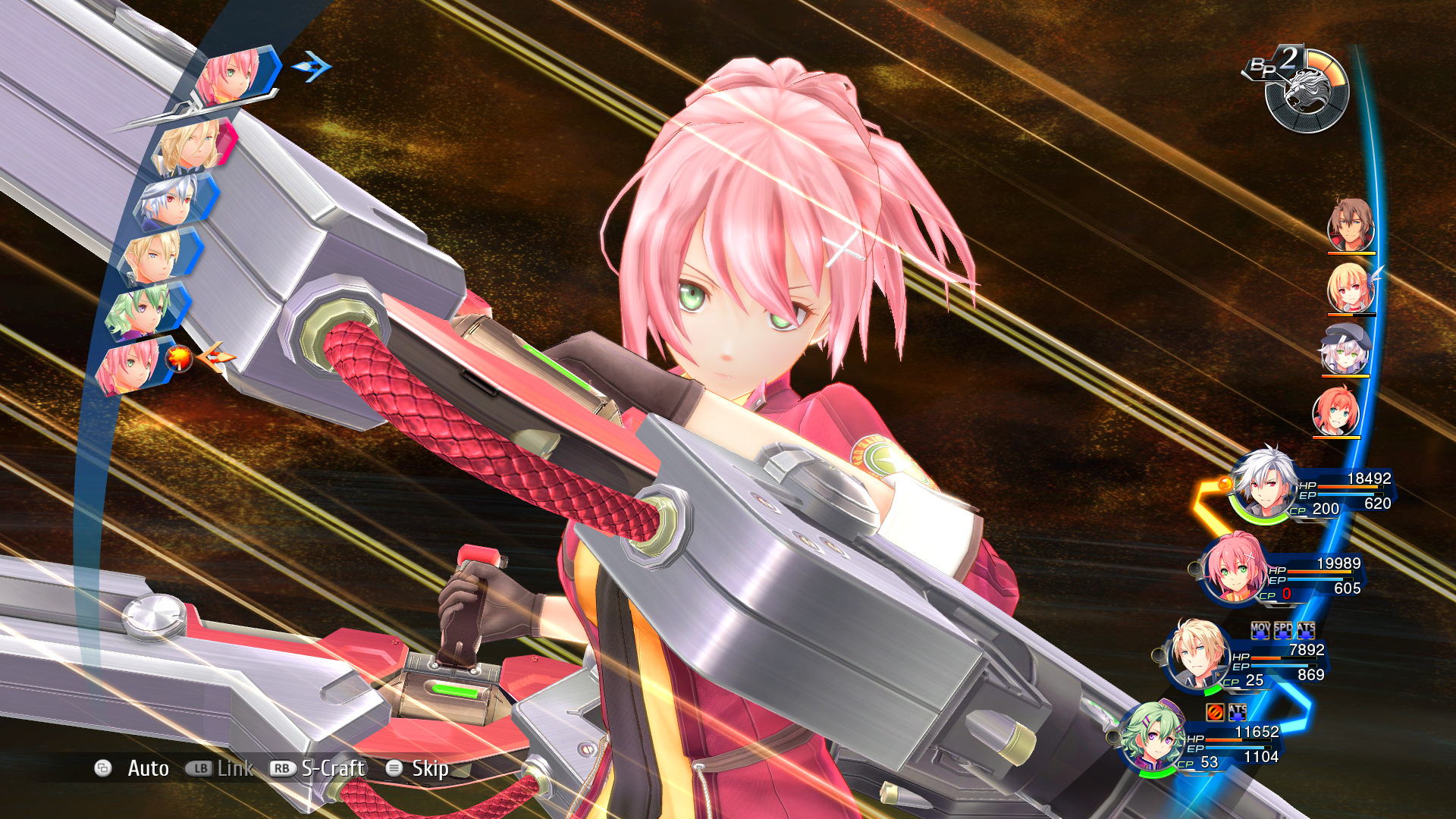Select the Skip option
The image size is (1456, 819).
point(429,768)
